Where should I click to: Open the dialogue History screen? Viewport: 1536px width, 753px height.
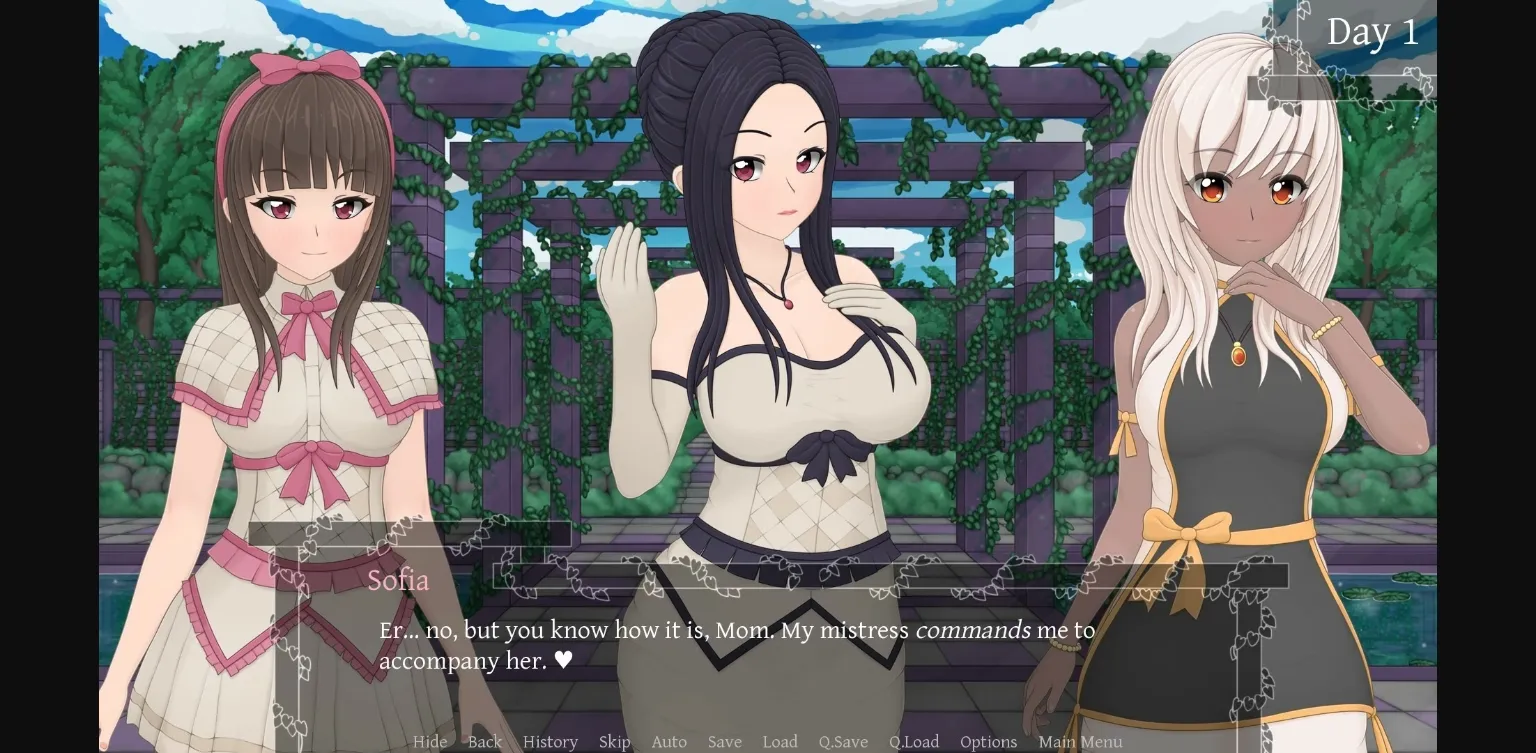549,742
